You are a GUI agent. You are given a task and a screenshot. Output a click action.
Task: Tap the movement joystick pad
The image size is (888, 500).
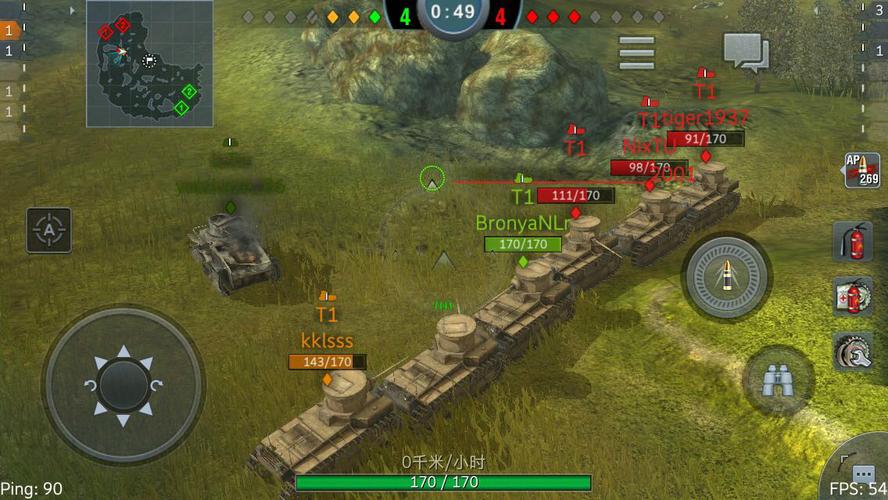[124, 384]
